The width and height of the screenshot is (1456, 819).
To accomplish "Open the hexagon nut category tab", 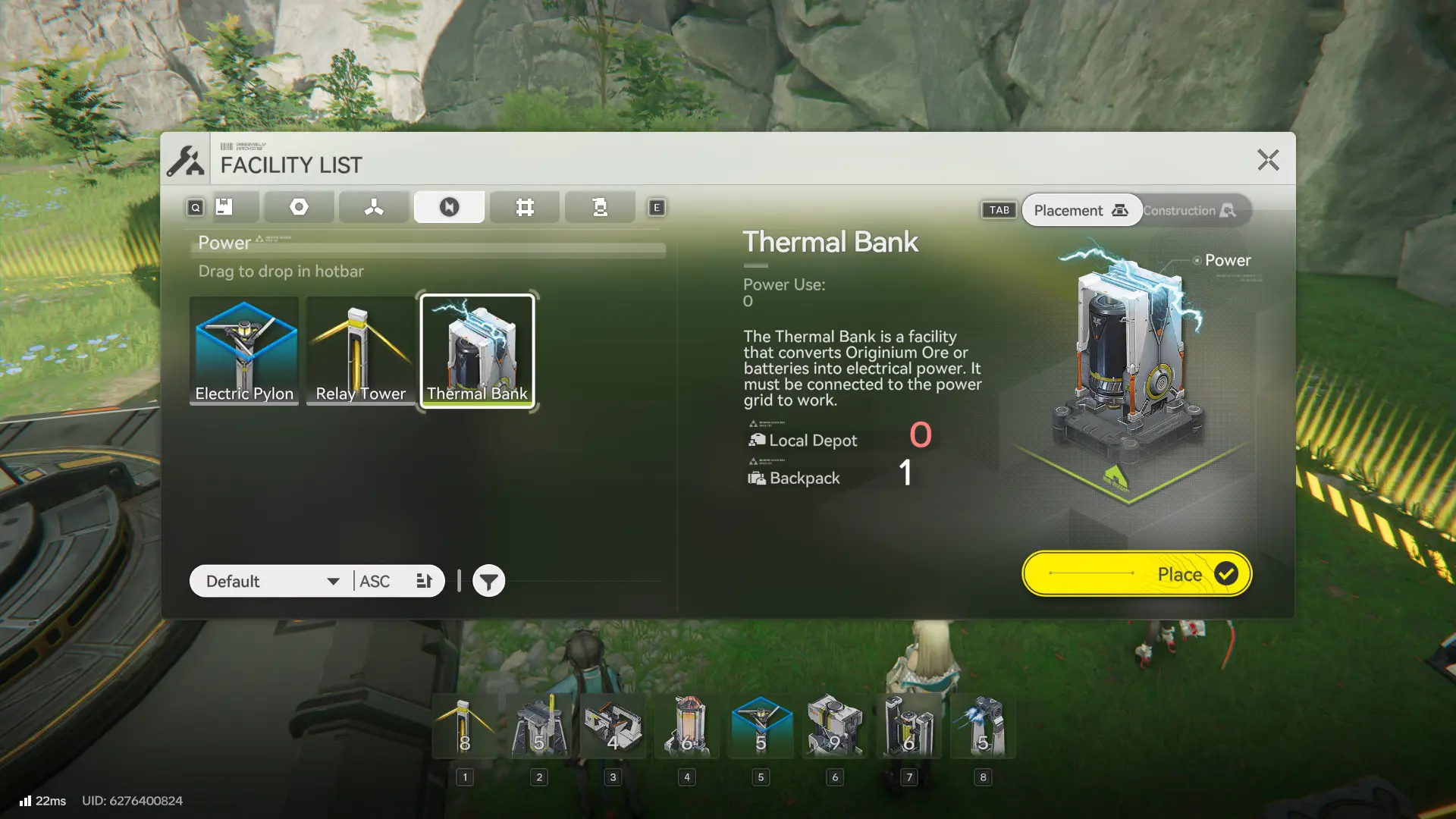I will (x=299, y=207).
